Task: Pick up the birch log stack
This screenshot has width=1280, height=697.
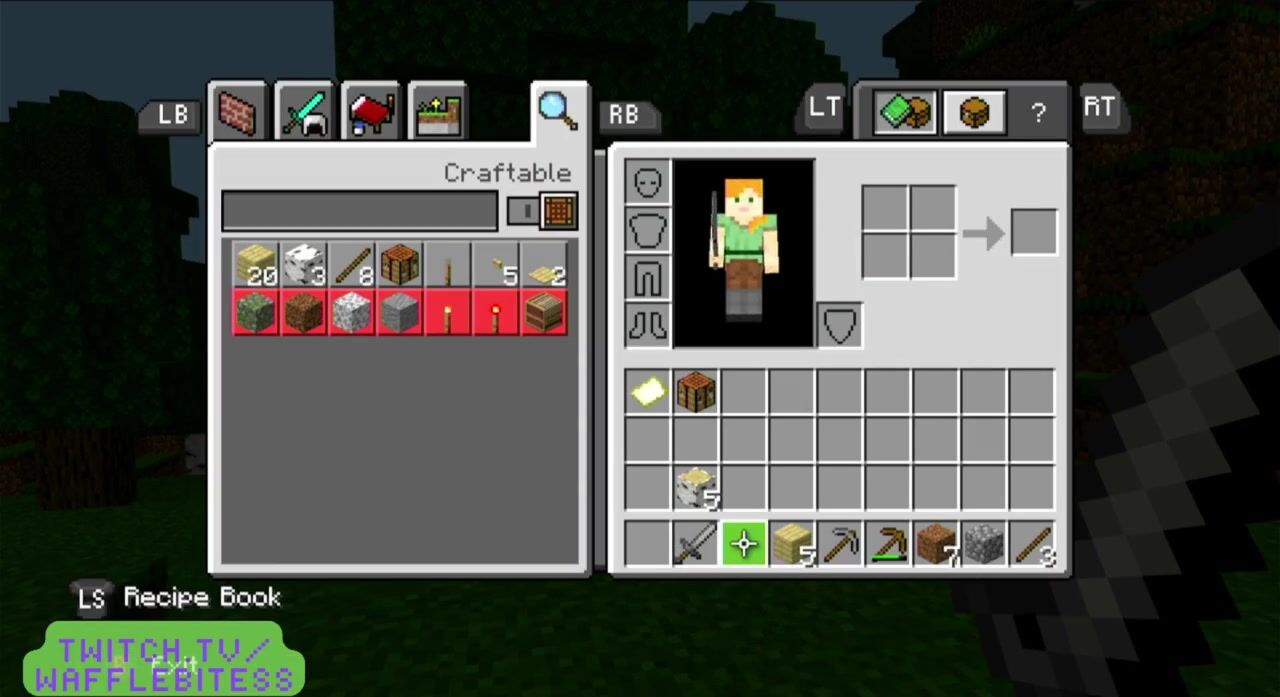Action: coord(696,487)
